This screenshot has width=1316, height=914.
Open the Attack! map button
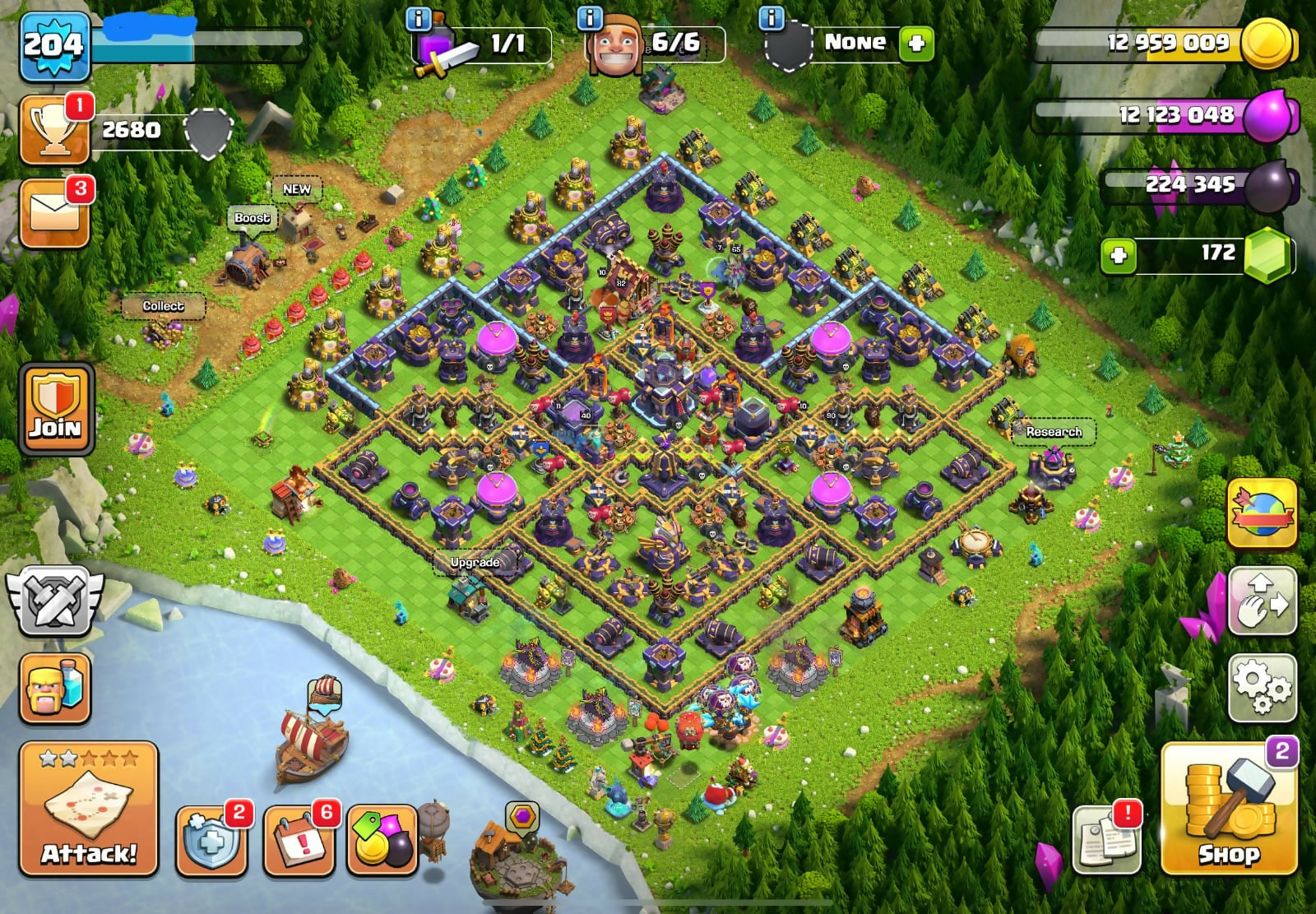pyautogui.click(x=89, y=810)
